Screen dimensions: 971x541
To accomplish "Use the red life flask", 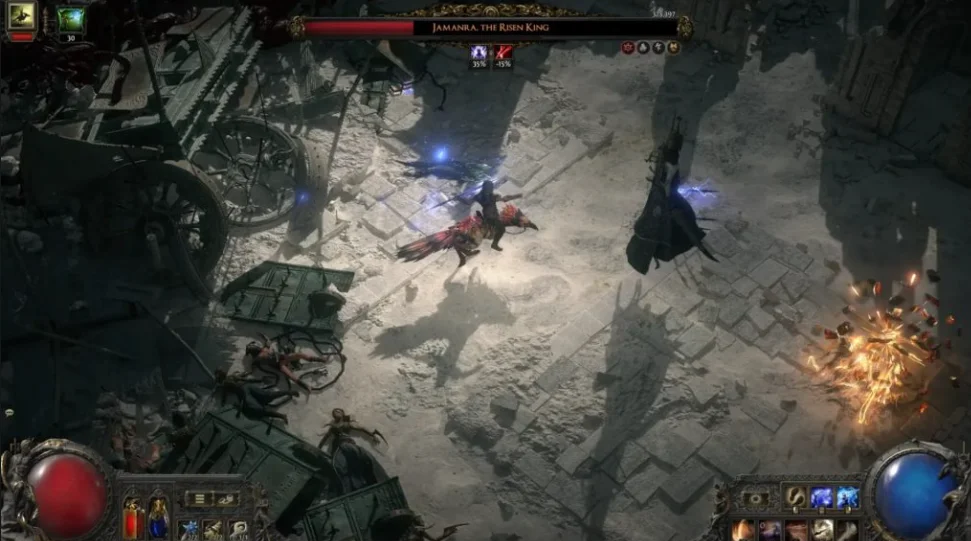I will coord(132,518).
